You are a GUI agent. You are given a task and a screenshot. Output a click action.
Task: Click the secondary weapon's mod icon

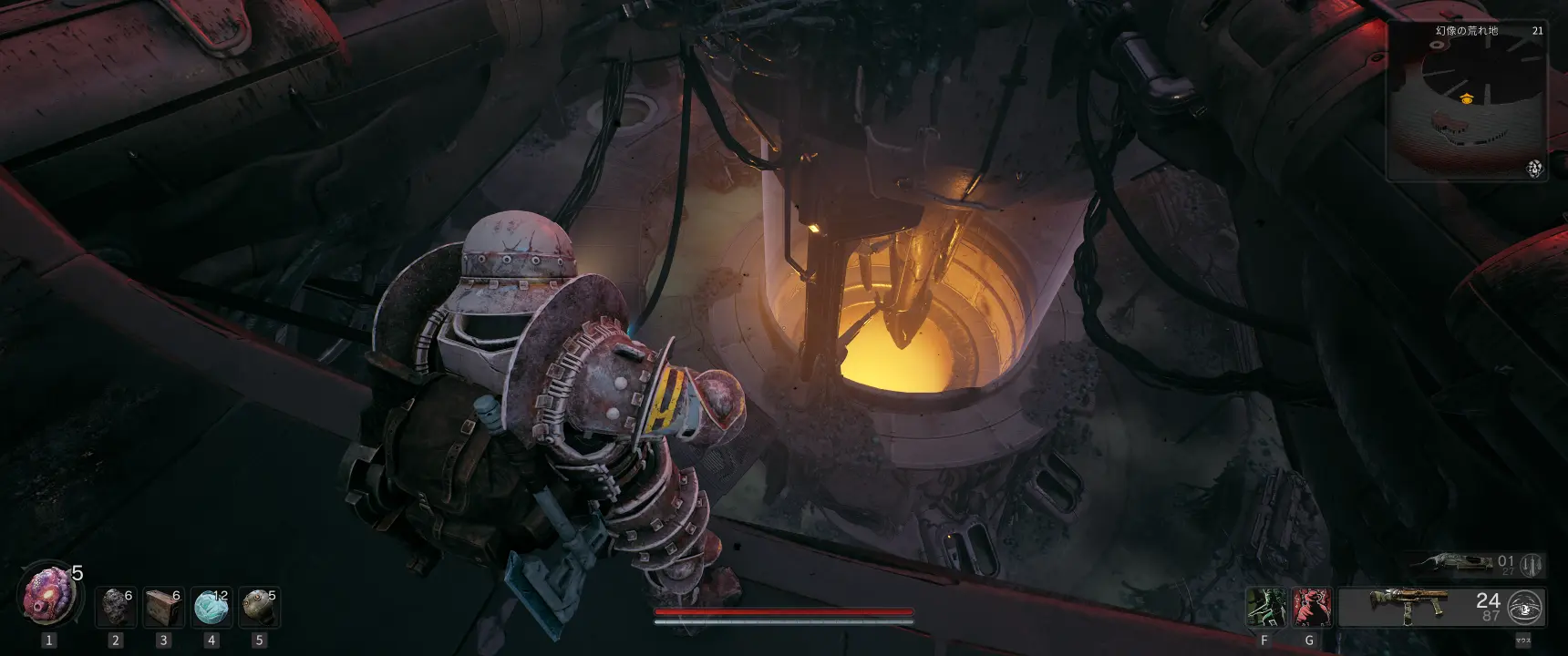(x=1532, y=565)
